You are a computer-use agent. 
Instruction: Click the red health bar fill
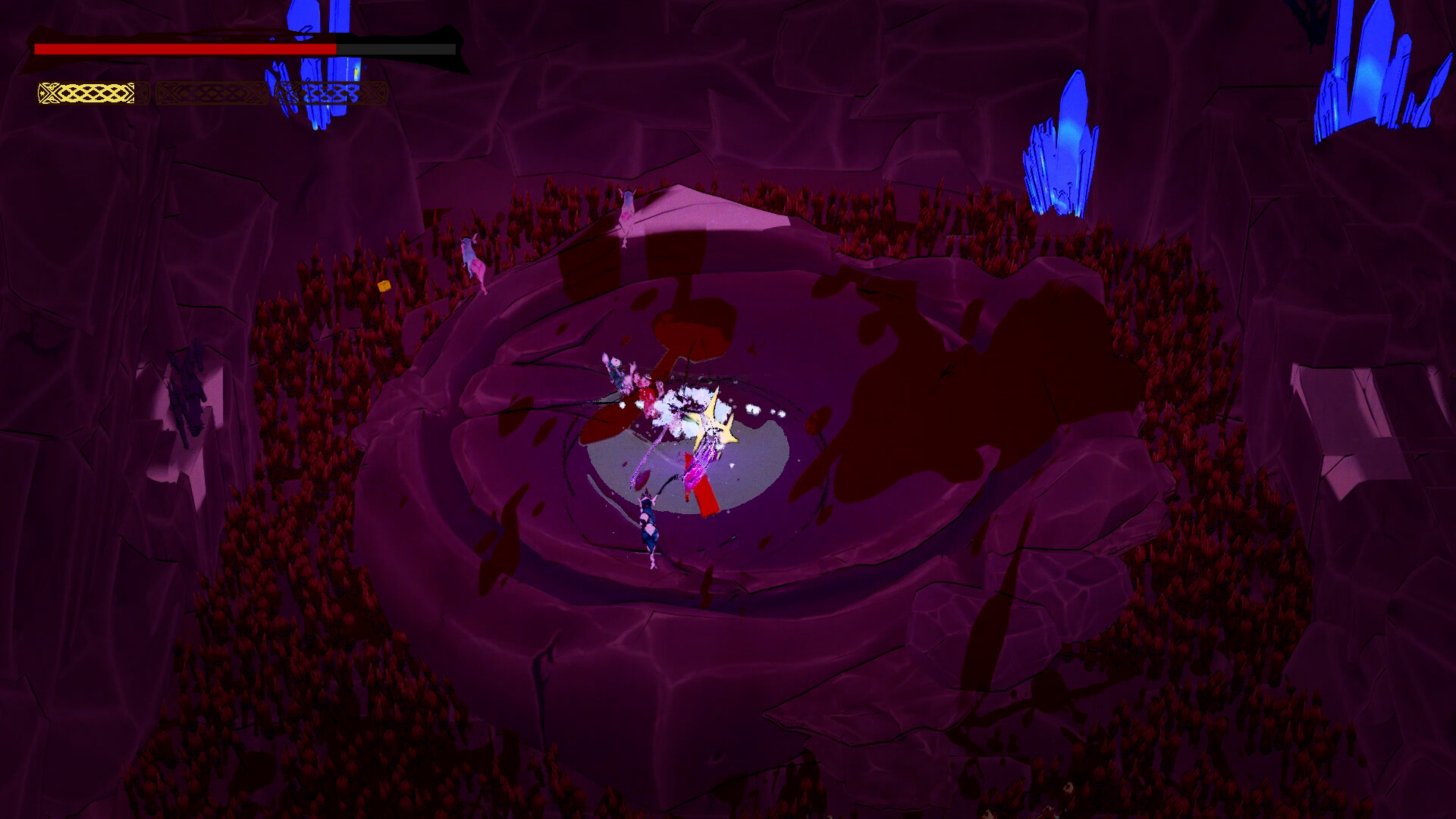[x=182, y=48]
